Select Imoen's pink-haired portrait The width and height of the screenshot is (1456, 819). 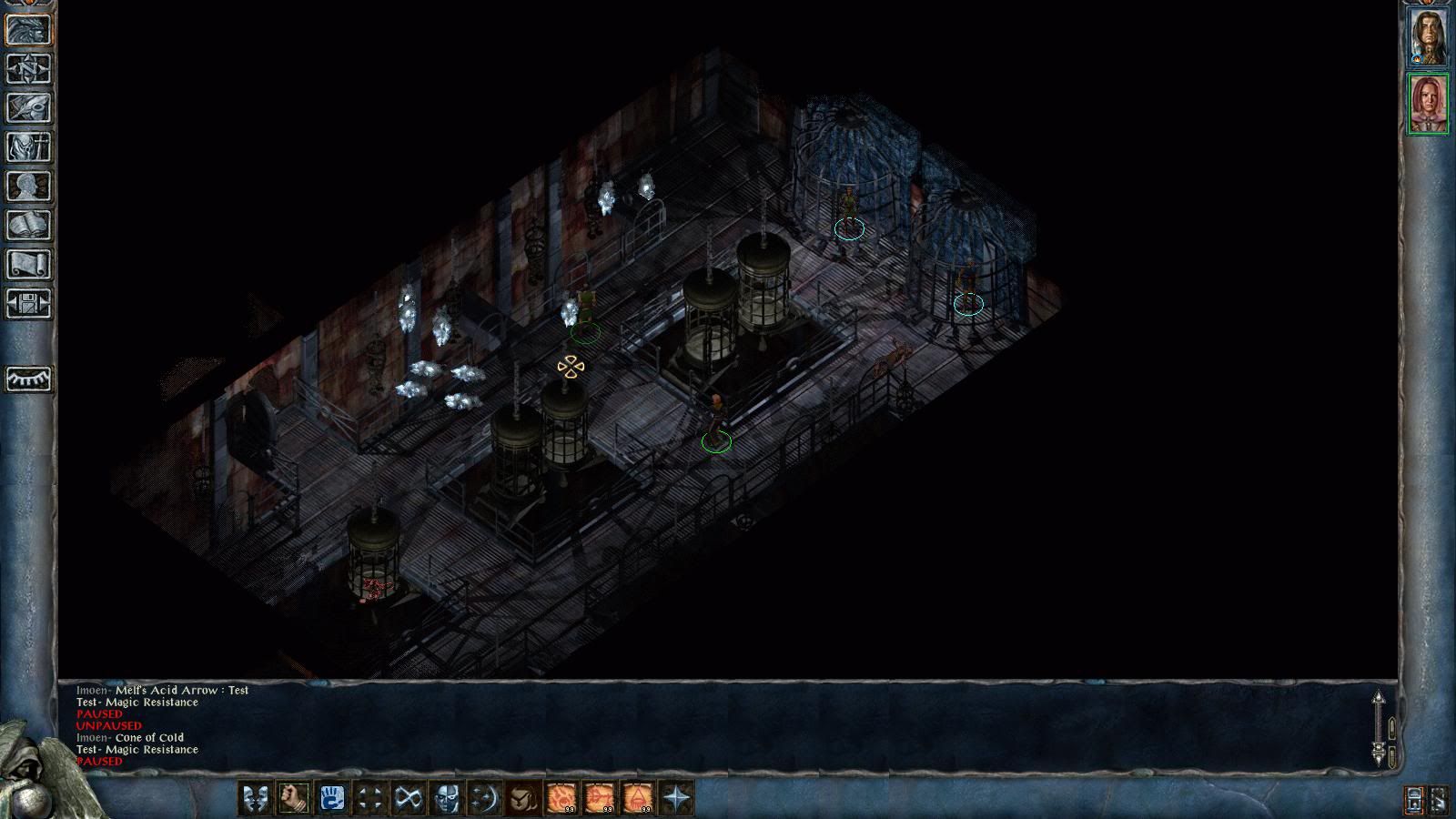pos(1428,104)
